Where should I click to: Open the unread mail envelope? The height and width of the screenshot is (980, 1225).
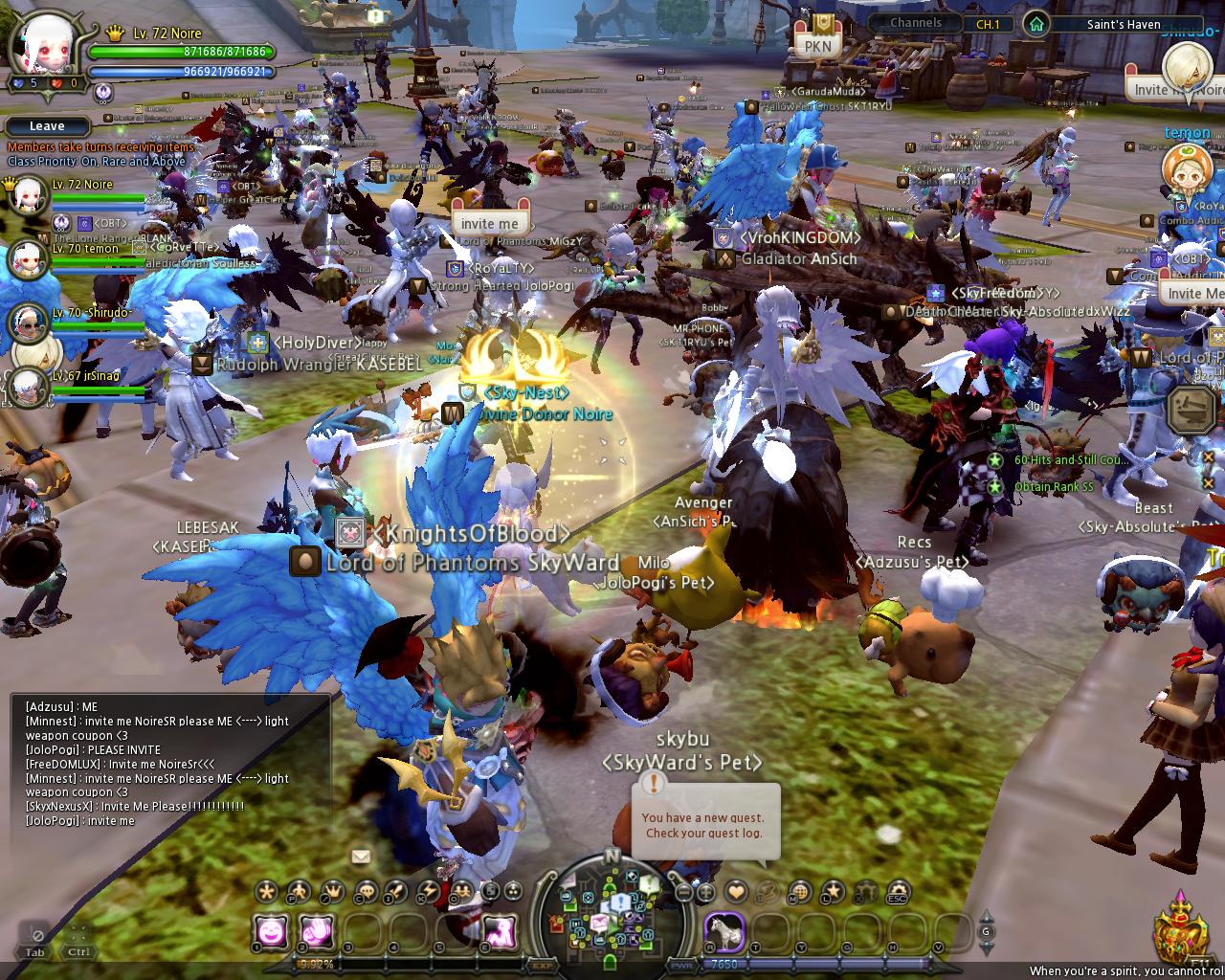pos(361,857)
